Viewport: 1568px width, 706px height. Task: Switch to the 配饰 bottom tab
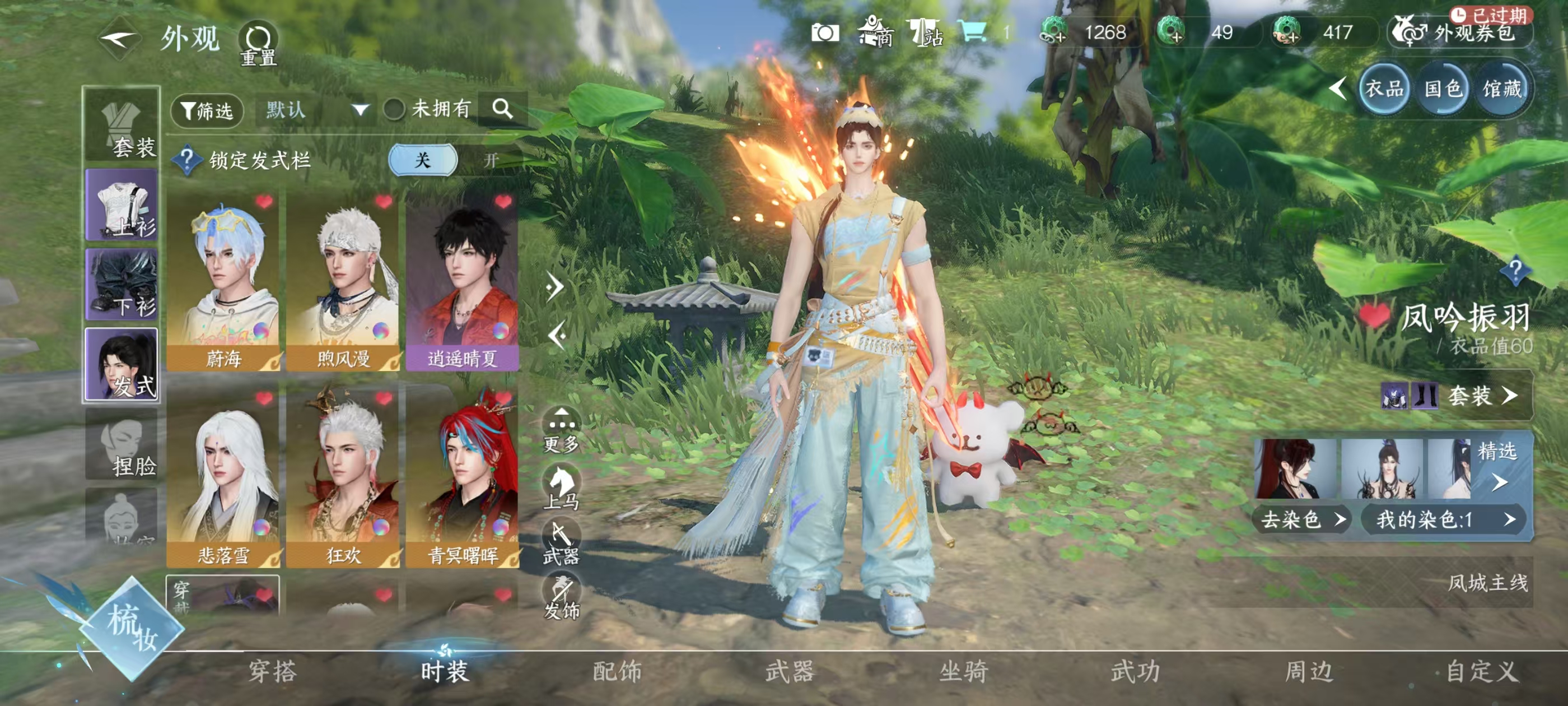pyautogui.click(x=617, y=671)
